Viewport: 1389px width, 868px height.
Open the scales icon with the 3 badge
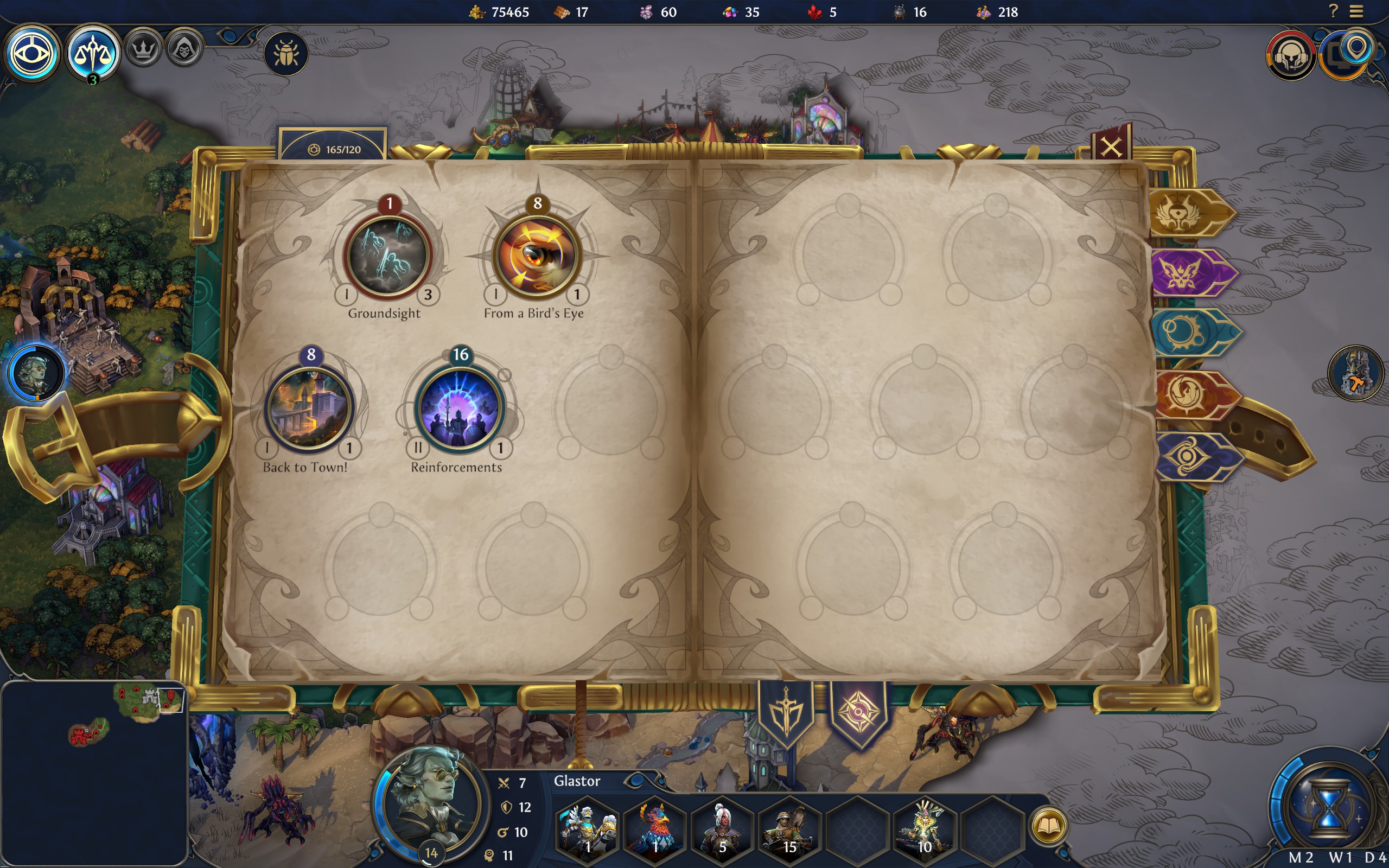(92, 53)
